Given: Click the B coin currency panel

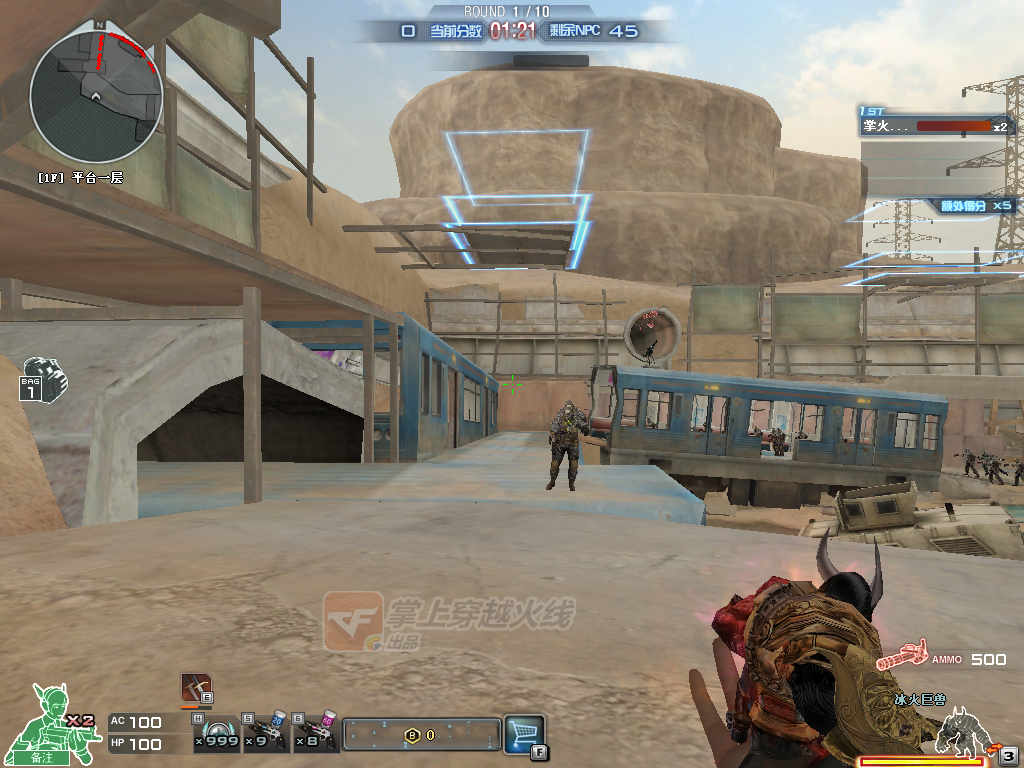Looking at the screenshot, I should click(x=420, y=735).
